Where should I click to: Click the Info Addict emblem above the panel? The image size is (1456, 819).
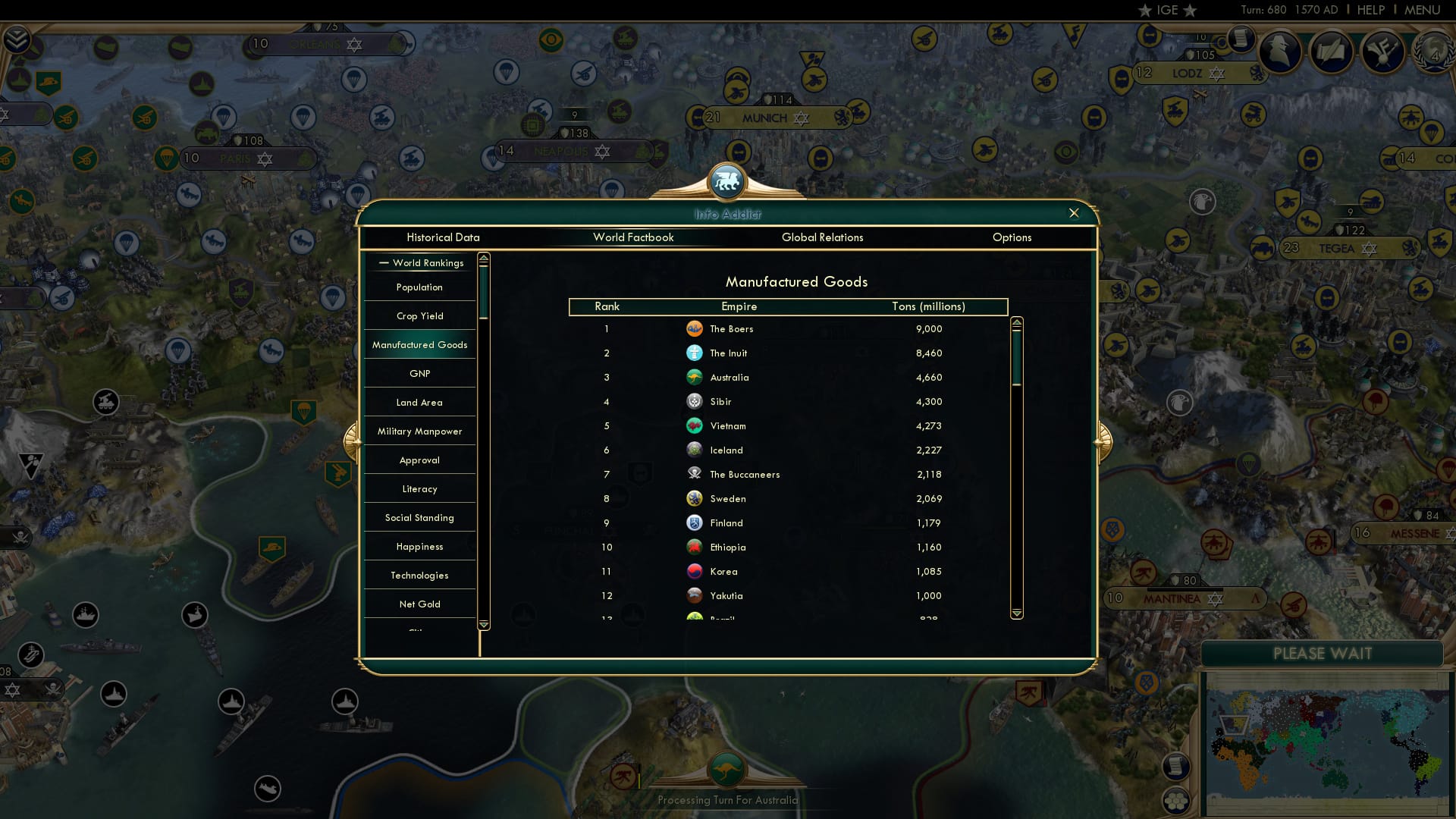pyautogui.click(x=727, y=182)
